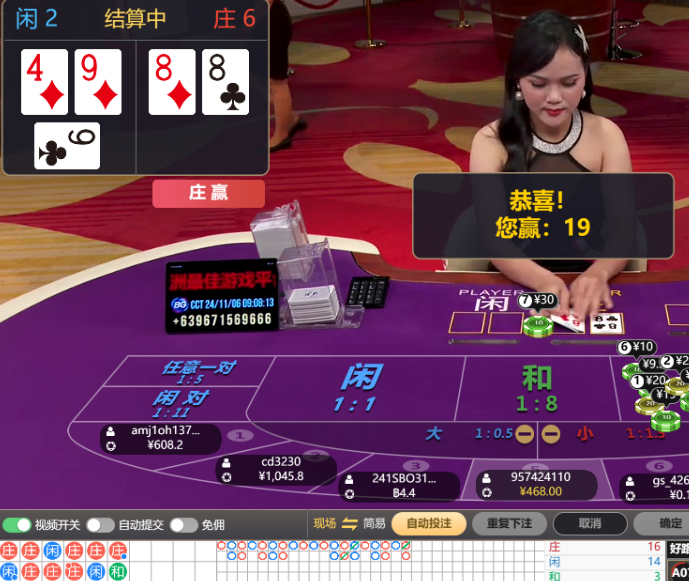Confirm the bet with 确定
Viewport: 689px width, 581px height.
click(x=668, y=524)
